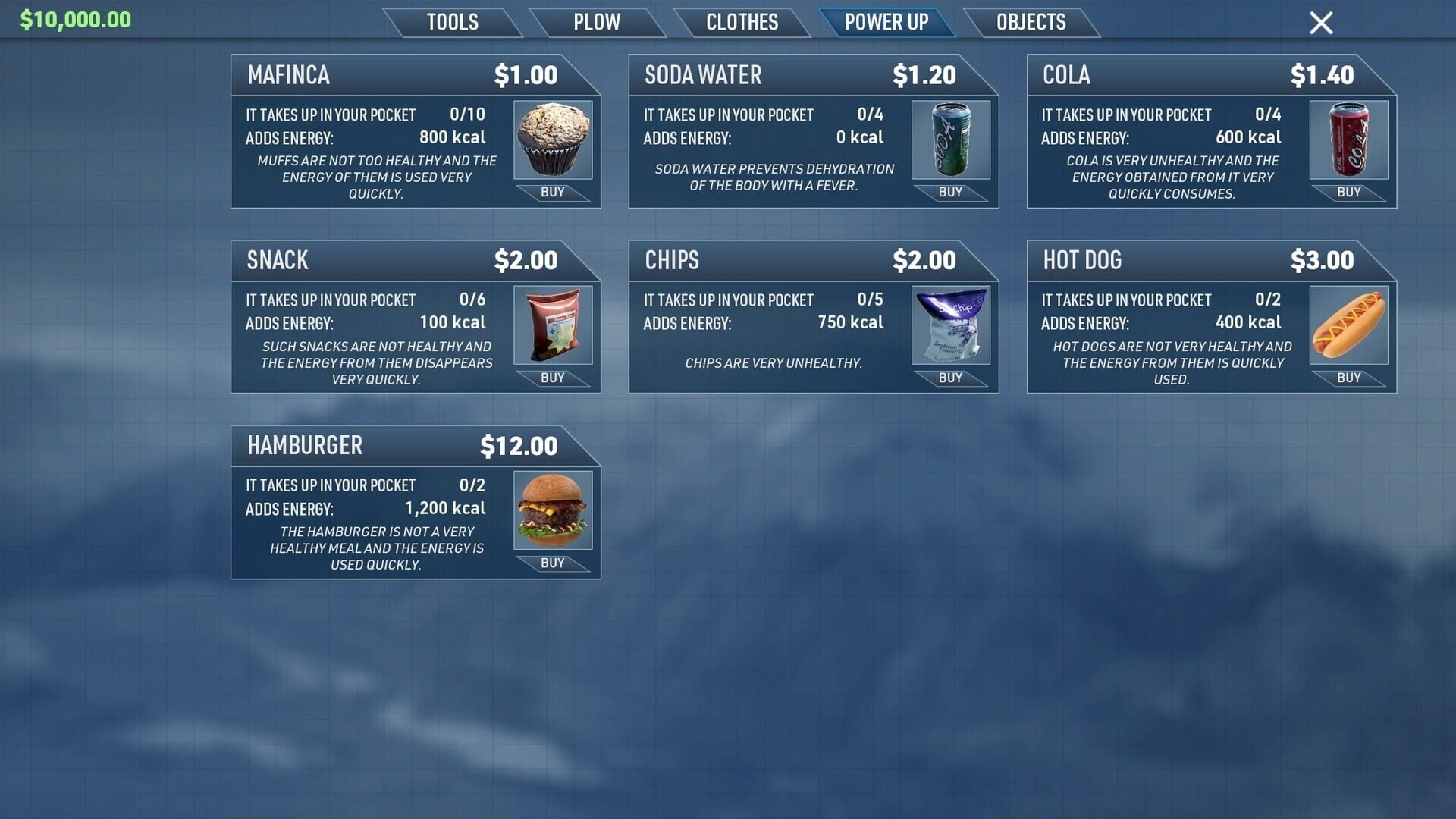The width and height of the screenshot is (1456, 819).
Task: Click the hot dog picture
Action: coord(1348,325)
